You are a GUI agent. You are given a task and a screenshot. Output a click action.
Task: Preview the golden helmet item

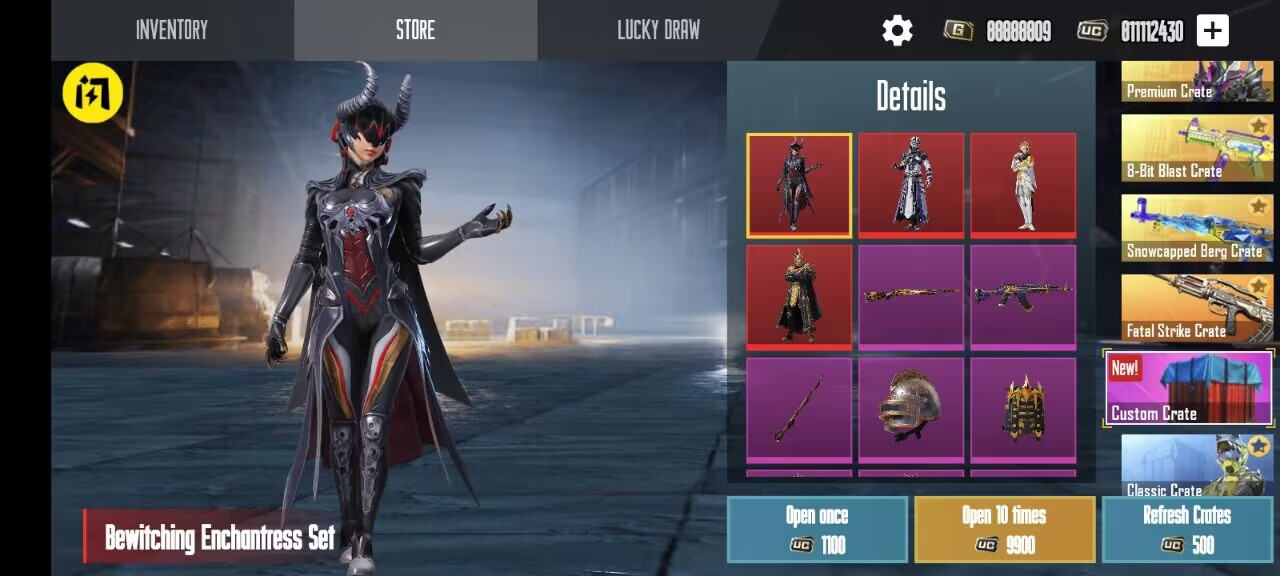pyautogui.click(x=911, y=408)
